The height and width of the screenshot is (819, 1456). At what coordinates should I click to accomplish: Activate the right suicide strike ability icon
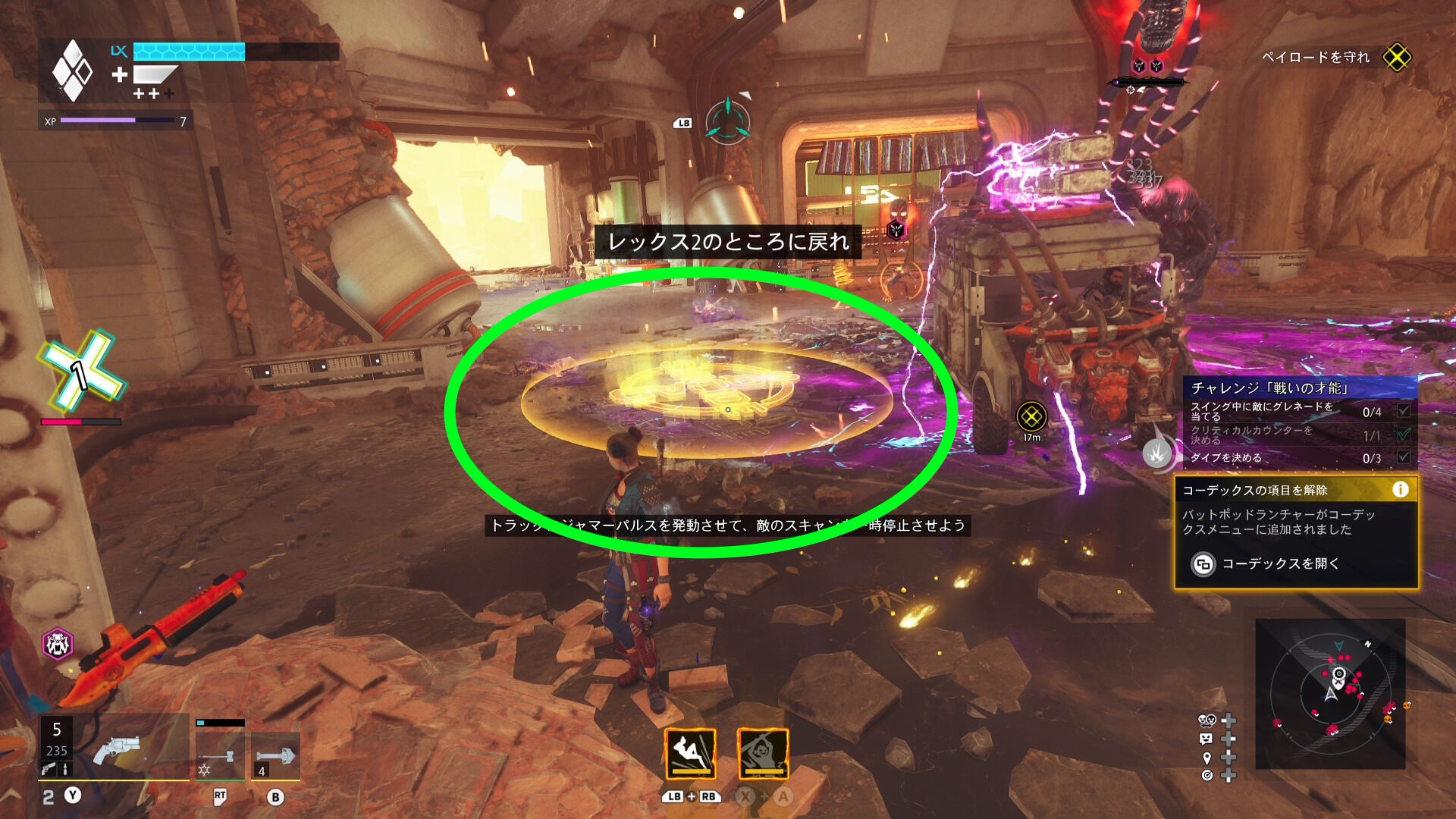click(763, 754)
